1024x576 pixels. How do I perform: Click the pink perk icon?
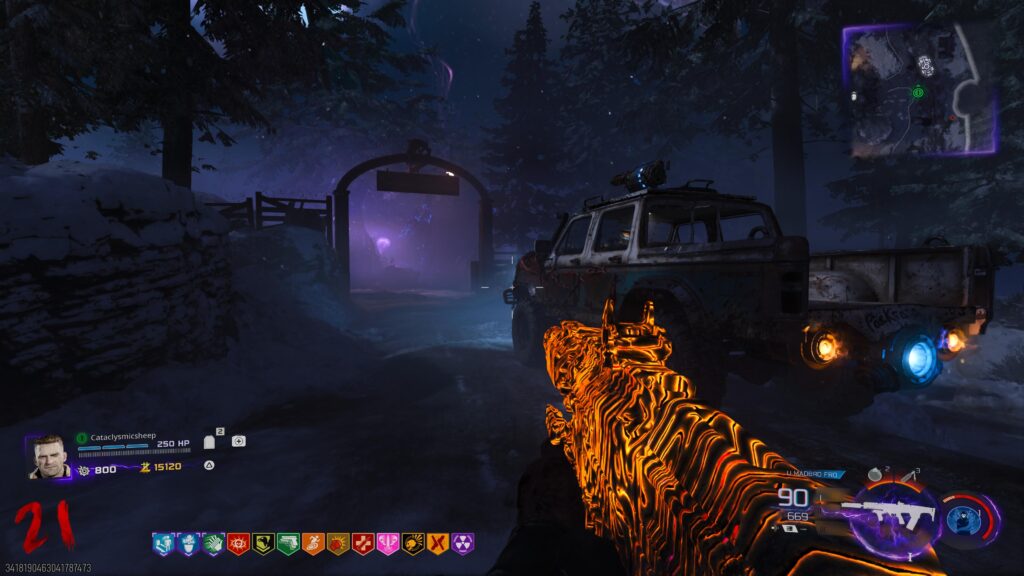tap(388, 543)
